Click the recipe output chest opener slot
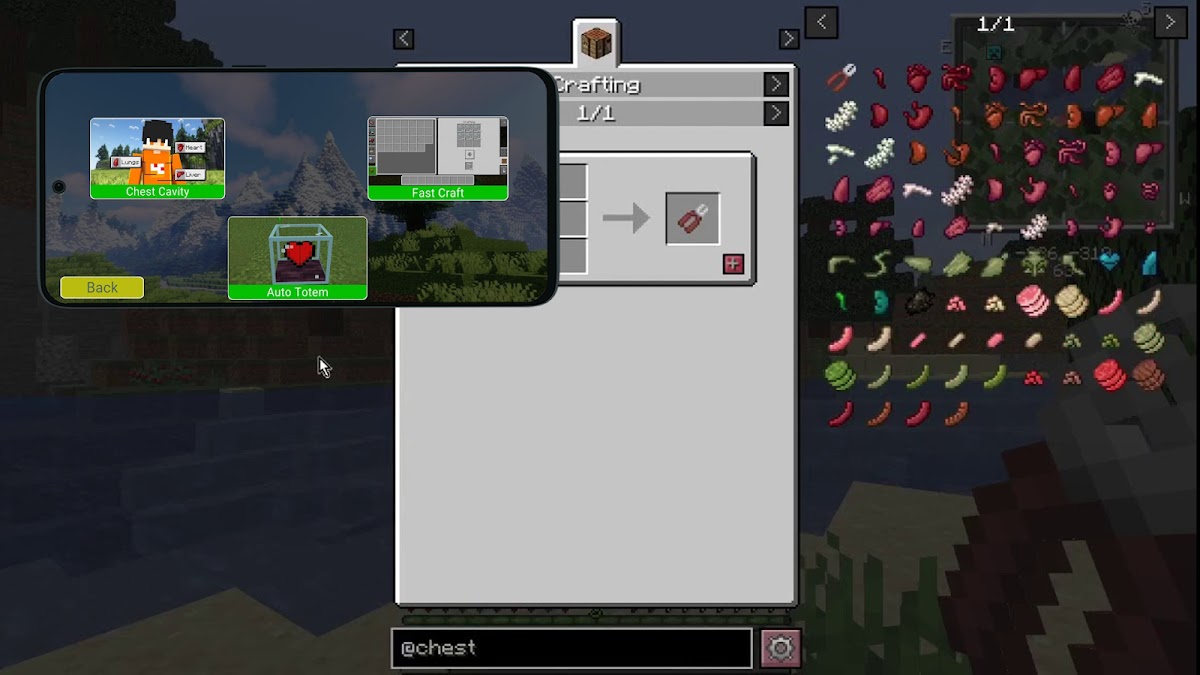The width and height of the screenshot is (1200, 675). pyautogui.click(x=692, y=218)
